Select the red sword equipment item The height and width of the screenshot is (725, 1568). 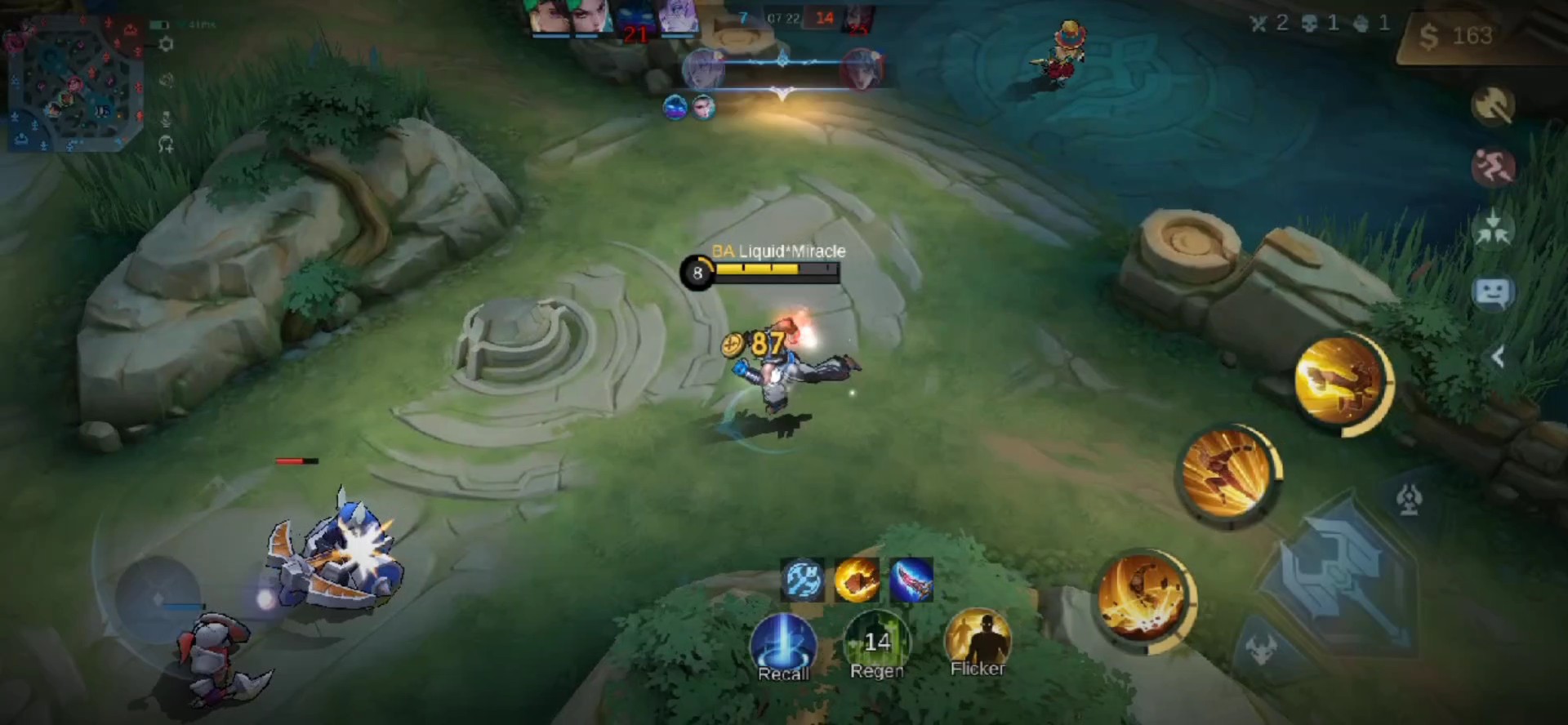tap(911, 580)
